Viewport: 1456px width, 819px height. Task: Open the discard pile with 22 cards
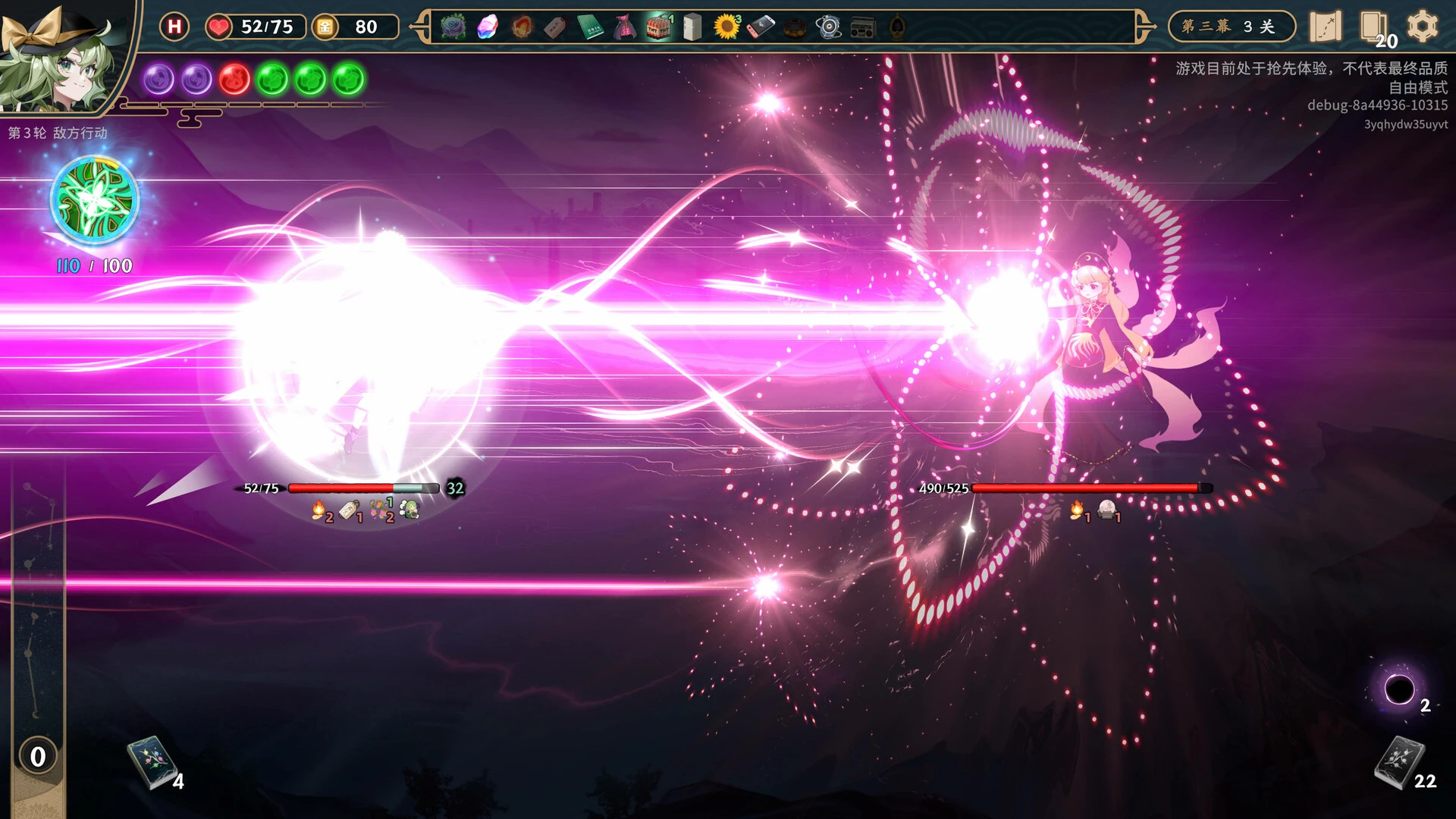[1399, 761]
